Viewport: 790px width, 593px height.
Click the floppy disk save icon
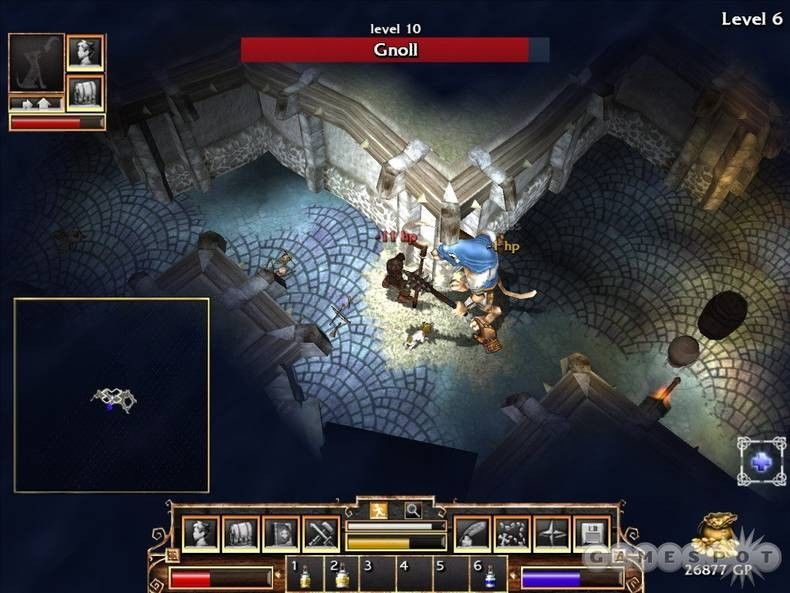[592, 534]
